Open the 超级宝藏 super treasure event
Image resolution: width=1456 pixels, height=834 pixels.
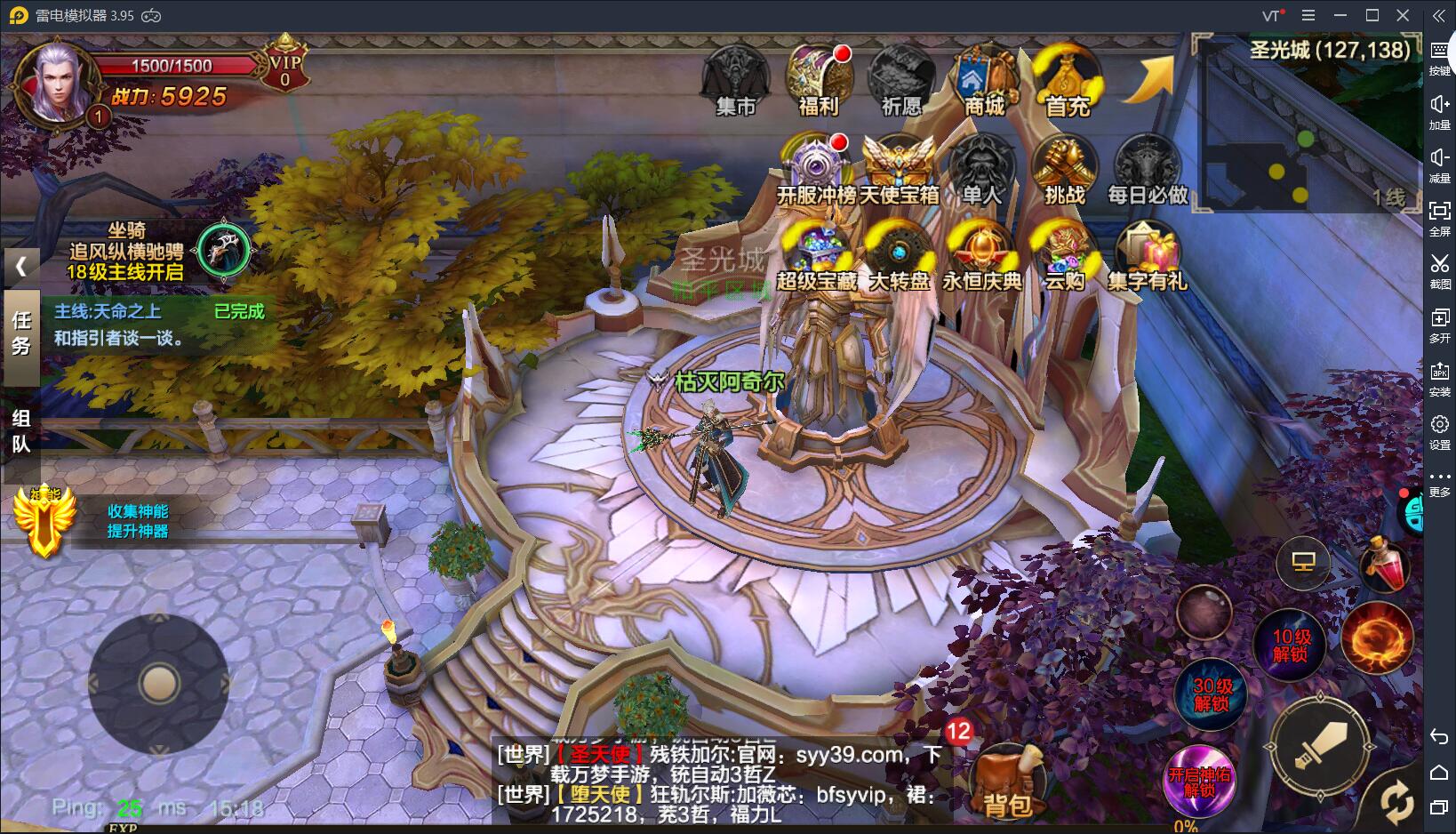(x=816, y=256)
